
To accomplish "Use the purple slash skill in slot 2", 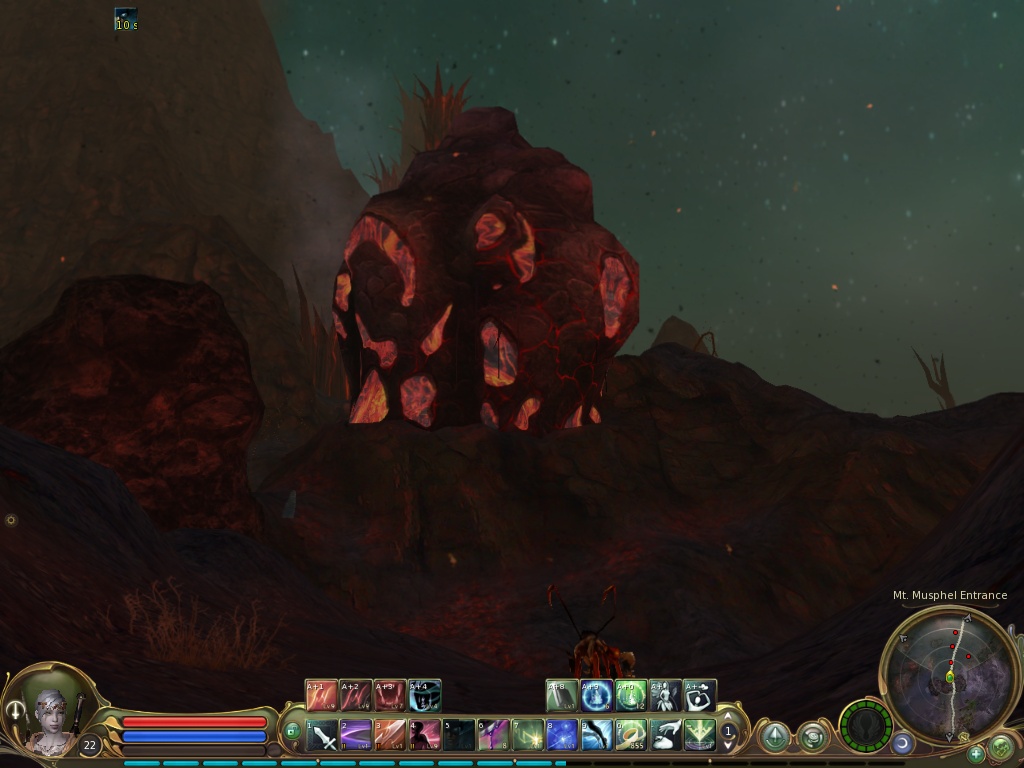I will click(x=356, y=736).
